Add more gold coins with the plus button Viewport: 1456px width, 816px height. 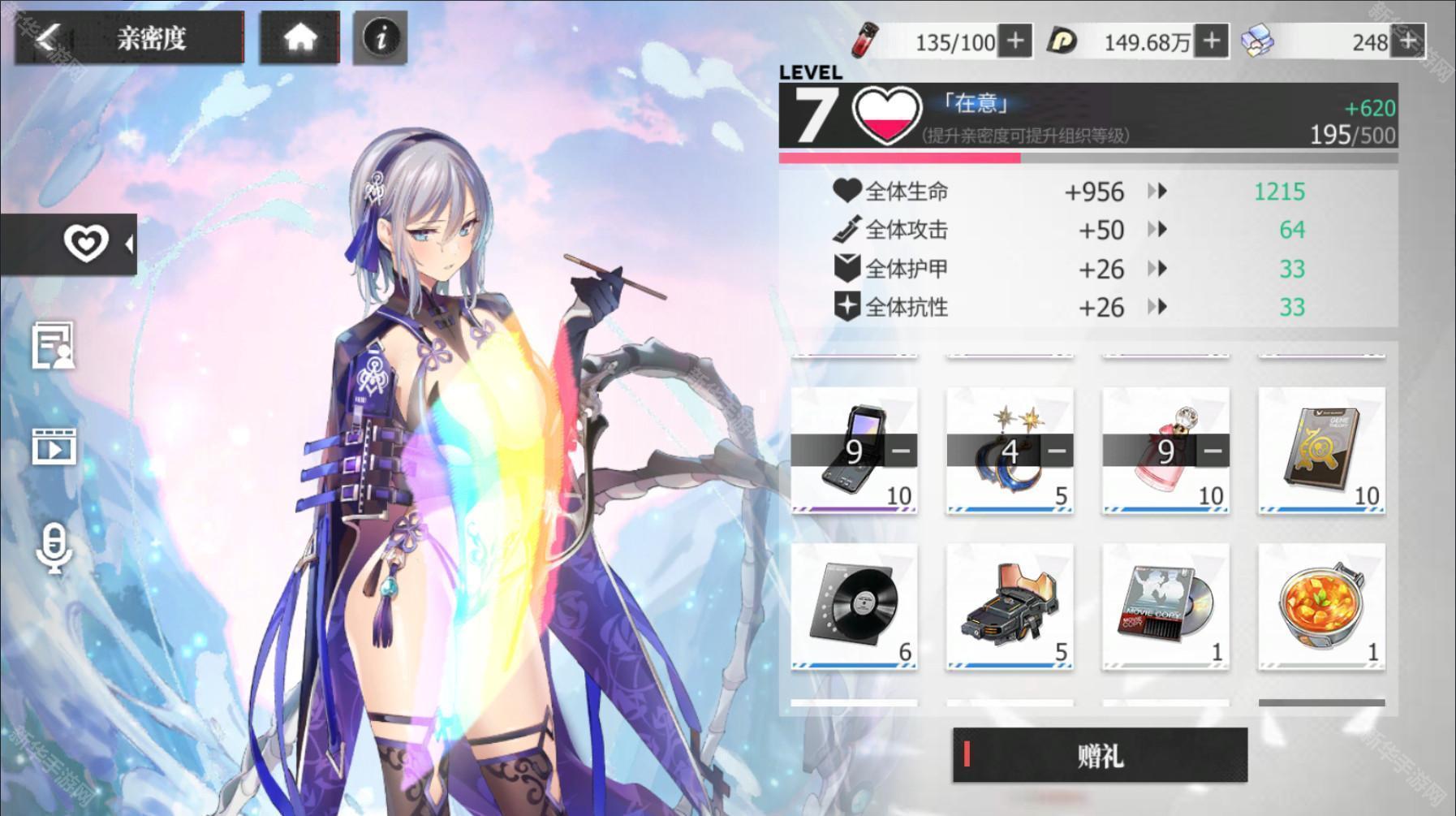point(1211,41)
